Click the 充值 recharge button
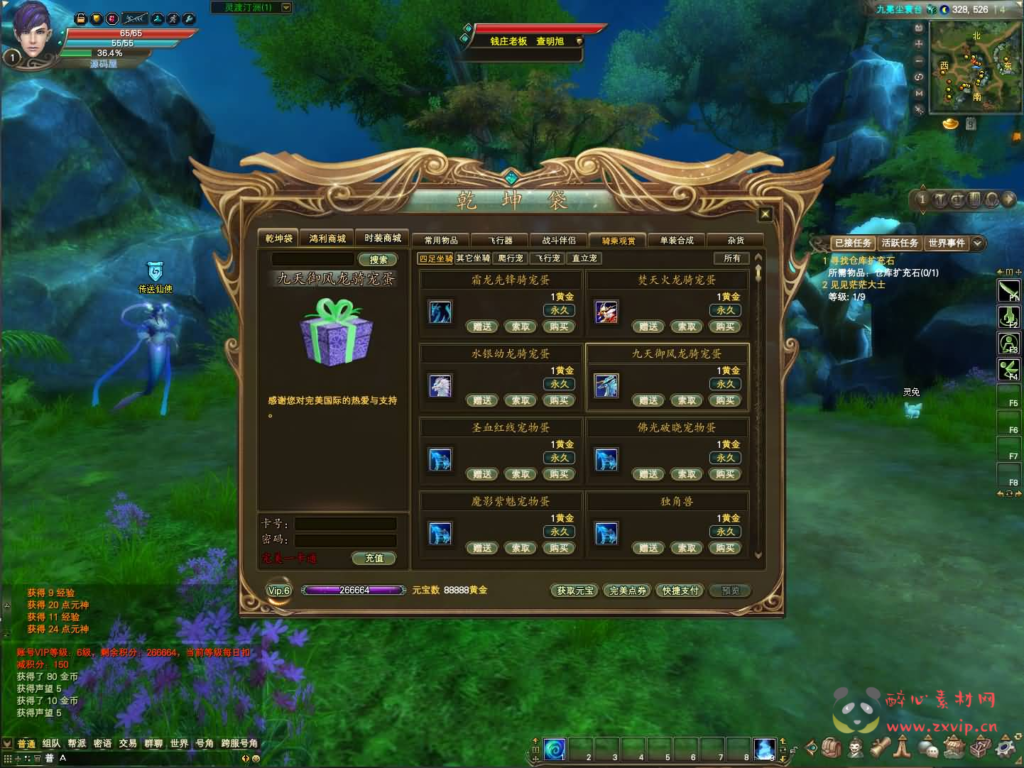 click(x=373, y=558)
